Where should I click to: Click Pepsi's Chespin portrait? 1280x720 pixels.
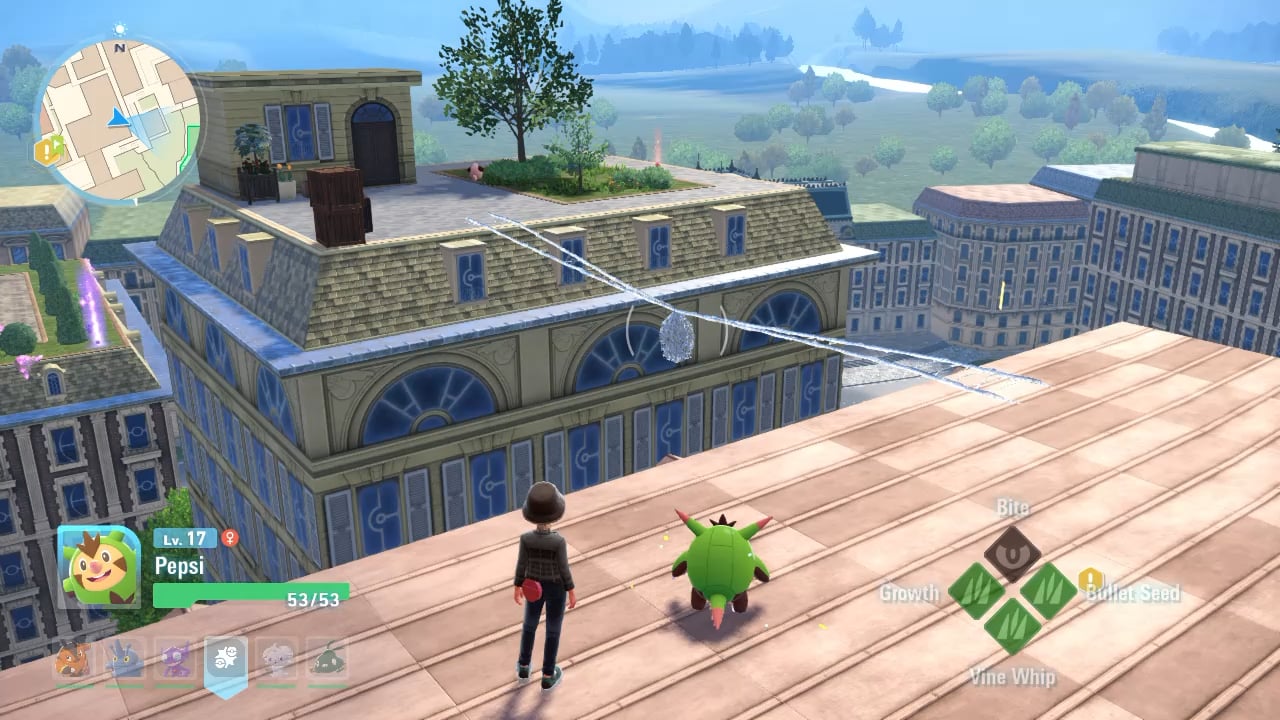click(x=99, y=566)
